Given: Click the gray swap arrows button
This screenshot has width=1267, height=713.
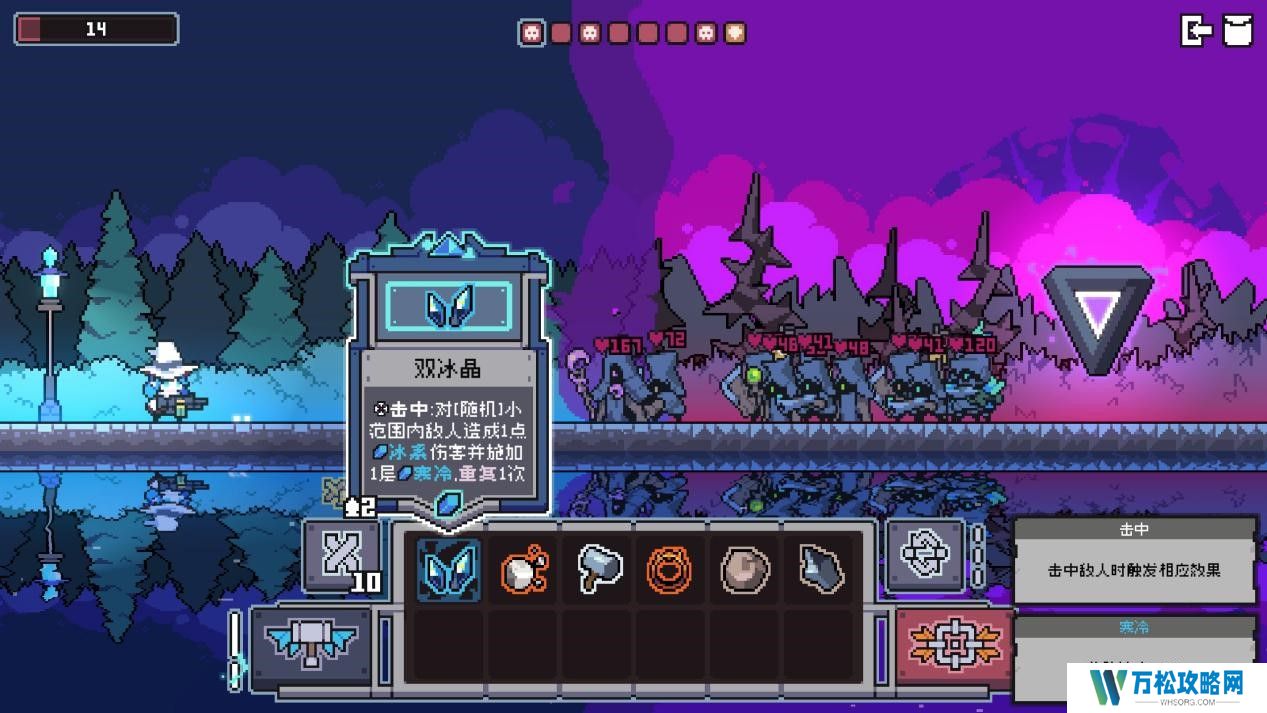Looking at the screenshot, I should [923, 553].
